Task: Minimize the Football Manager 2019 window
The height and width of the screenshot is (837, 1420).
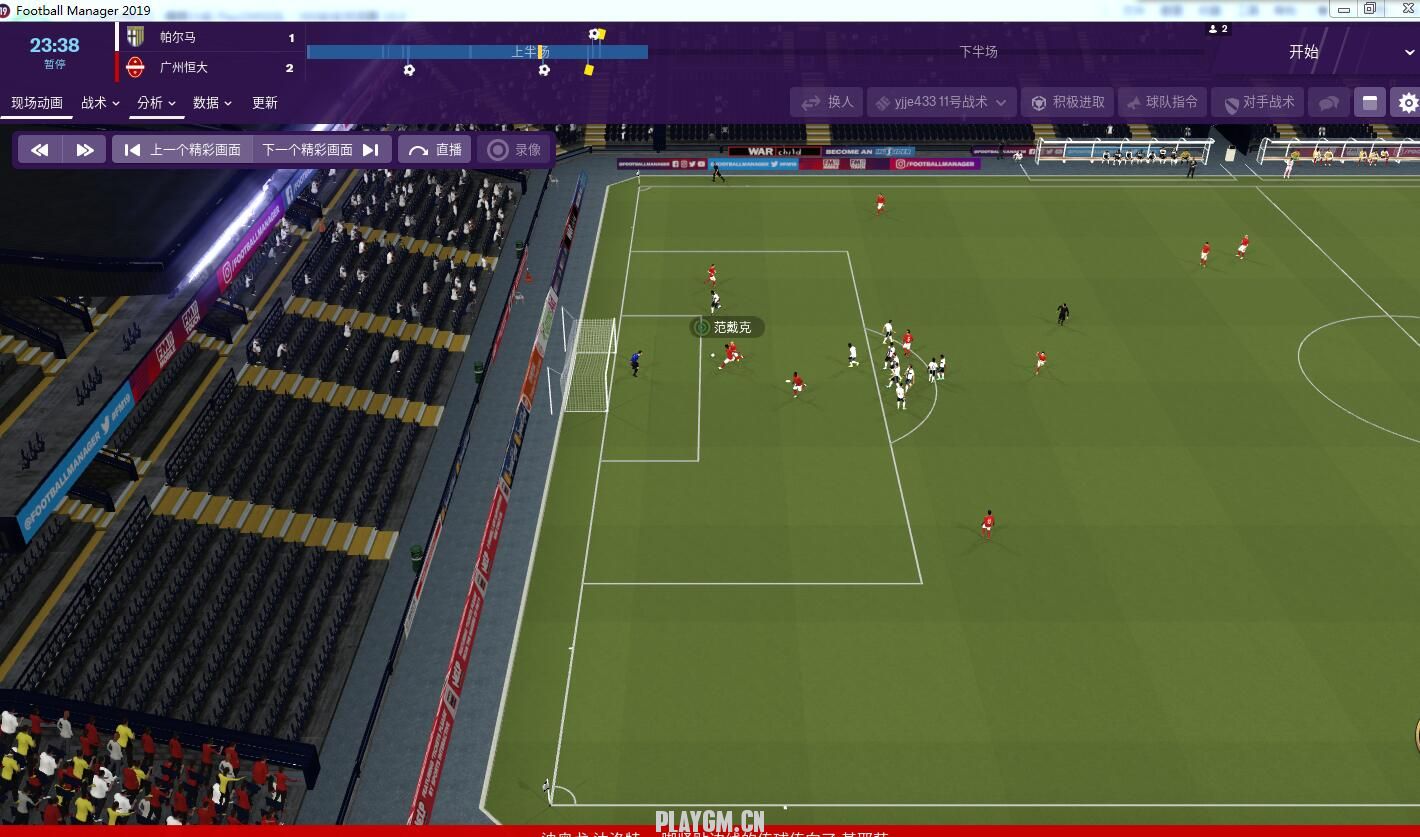Action: click(1345, 10)
